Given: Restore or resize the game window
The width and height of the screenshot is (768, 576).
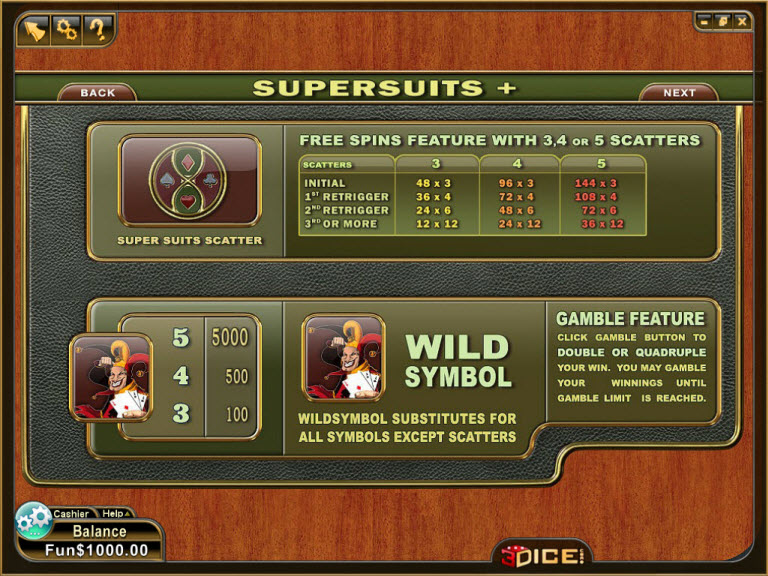Looking at the screenshot, I should (x=723, y=20).
